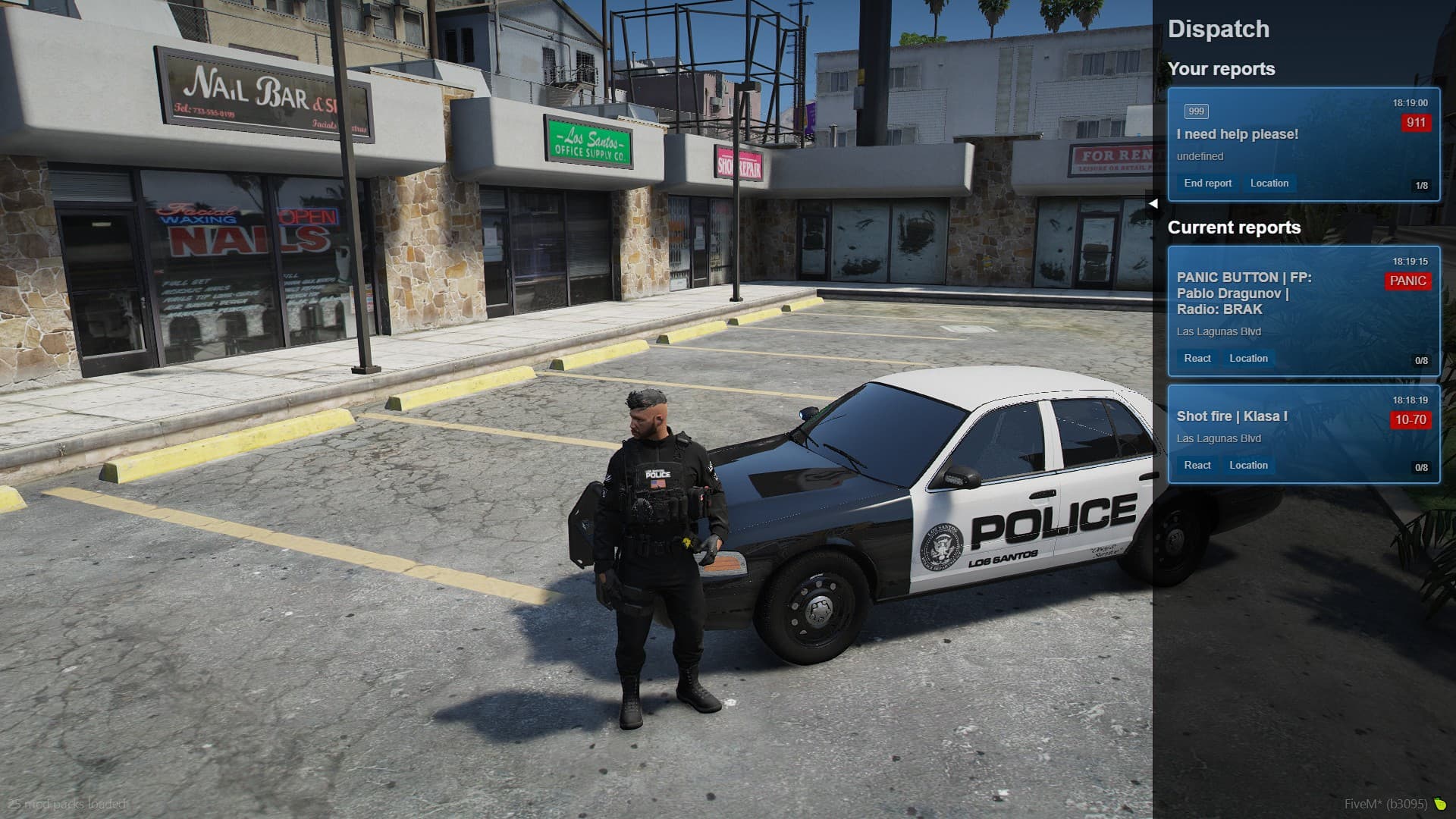React to the PANIC BUTTON report
Screen dimensions: 1456x819
pyautogui.click(x=1197, y=359)
